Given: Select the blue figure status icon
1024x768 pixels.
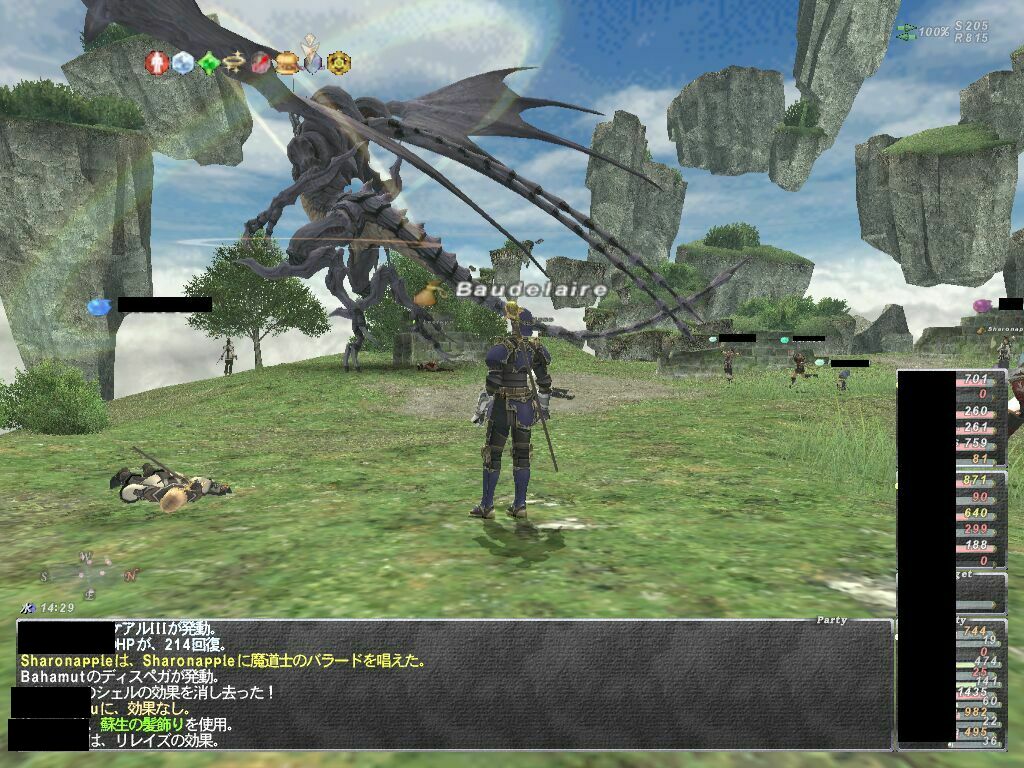Looking at the screenshot, I should [313, 61].
